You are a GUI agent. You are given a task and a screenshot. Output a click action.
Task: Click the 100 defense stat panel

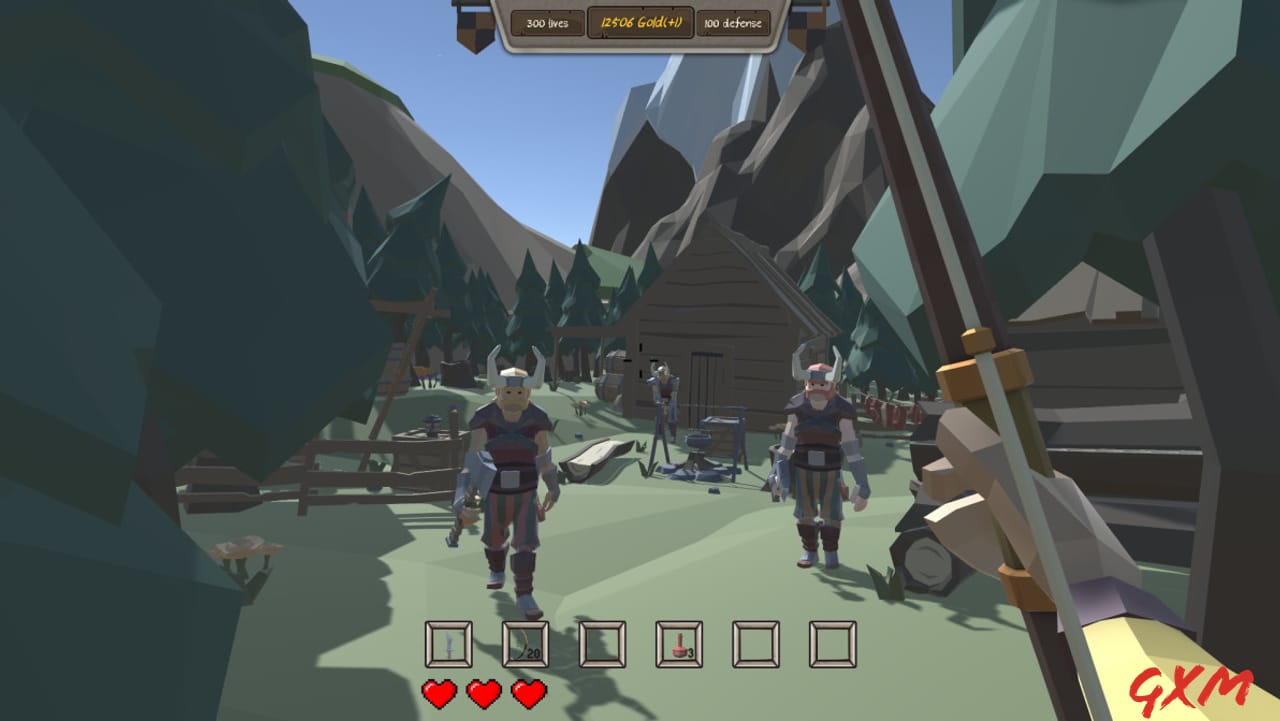(x=733, y=21)
